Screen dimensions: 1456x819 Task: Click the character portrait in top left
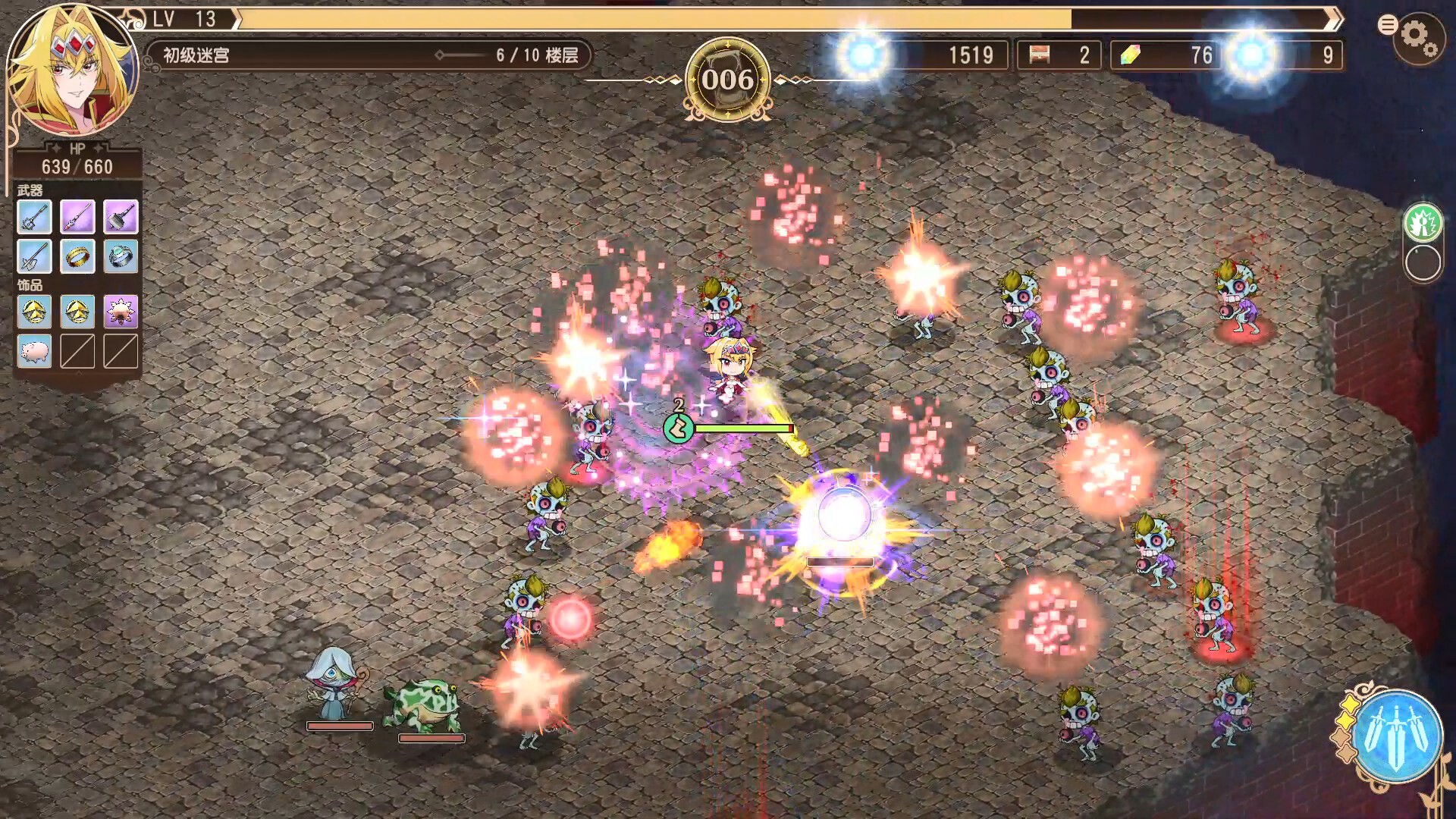click(x=72, y=68)
